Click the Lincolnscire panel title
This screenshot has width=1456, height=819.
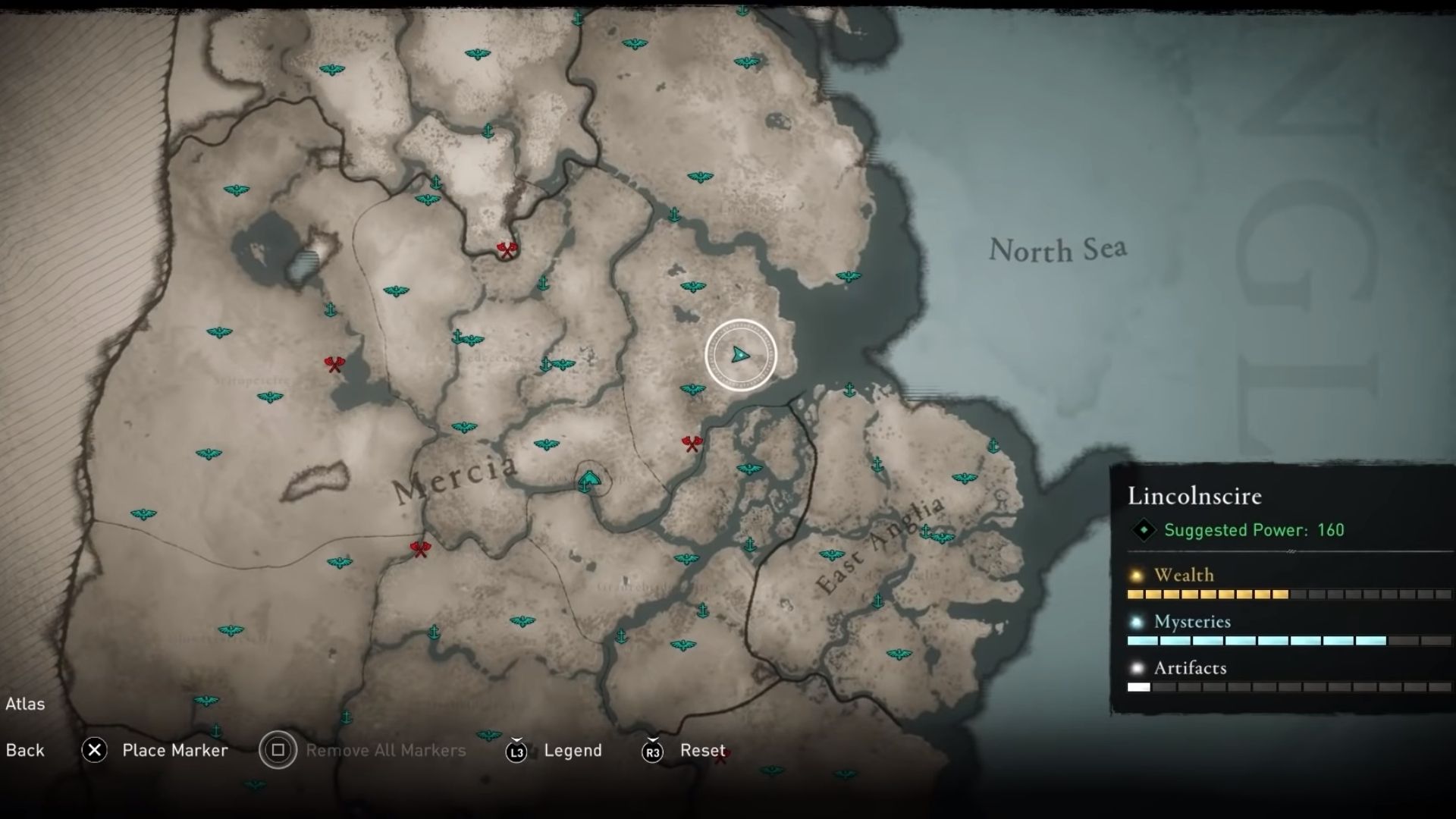(x=1194, y=496)
